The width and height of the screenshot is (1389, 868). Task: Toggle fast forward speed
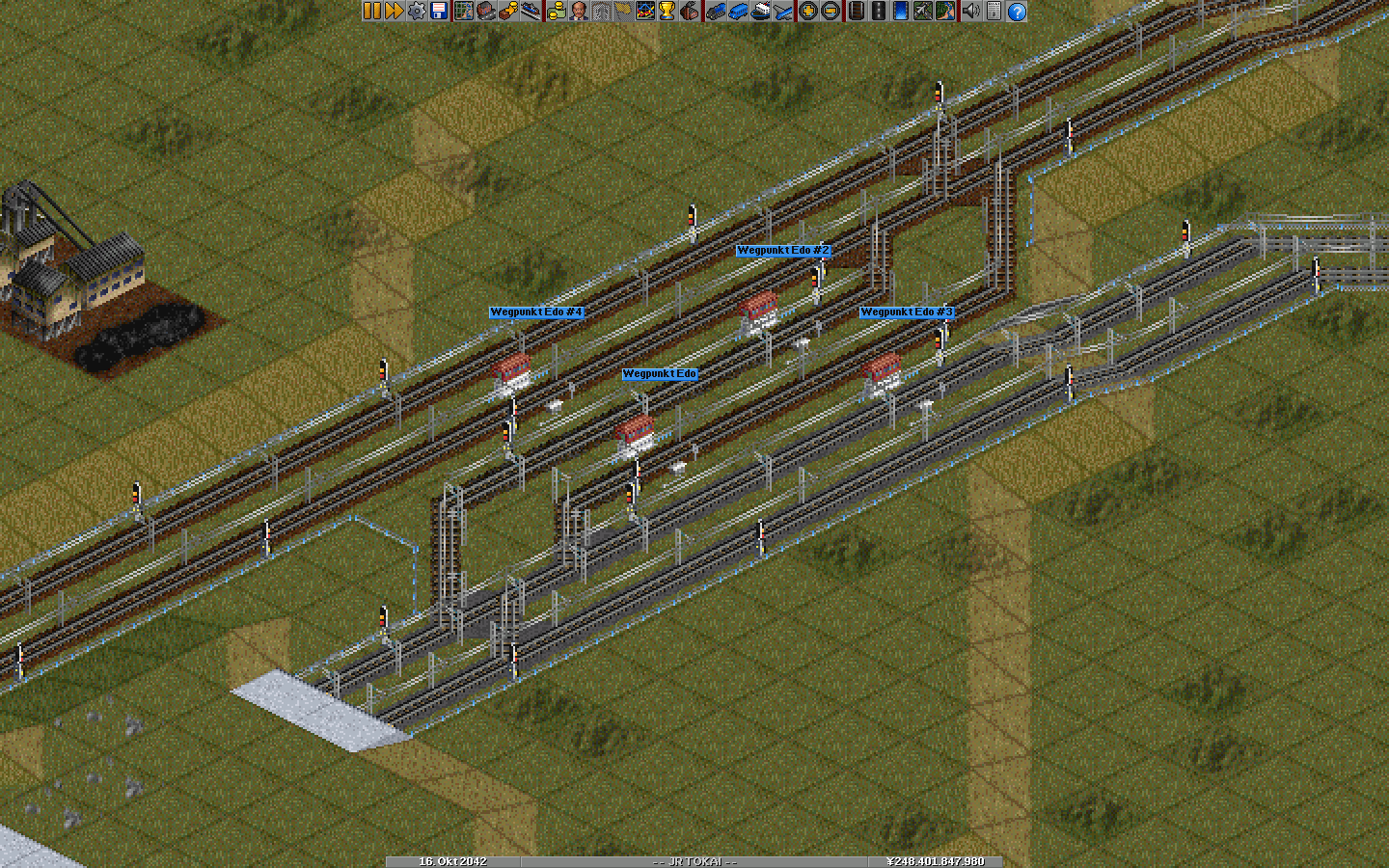tap(394, 11)
